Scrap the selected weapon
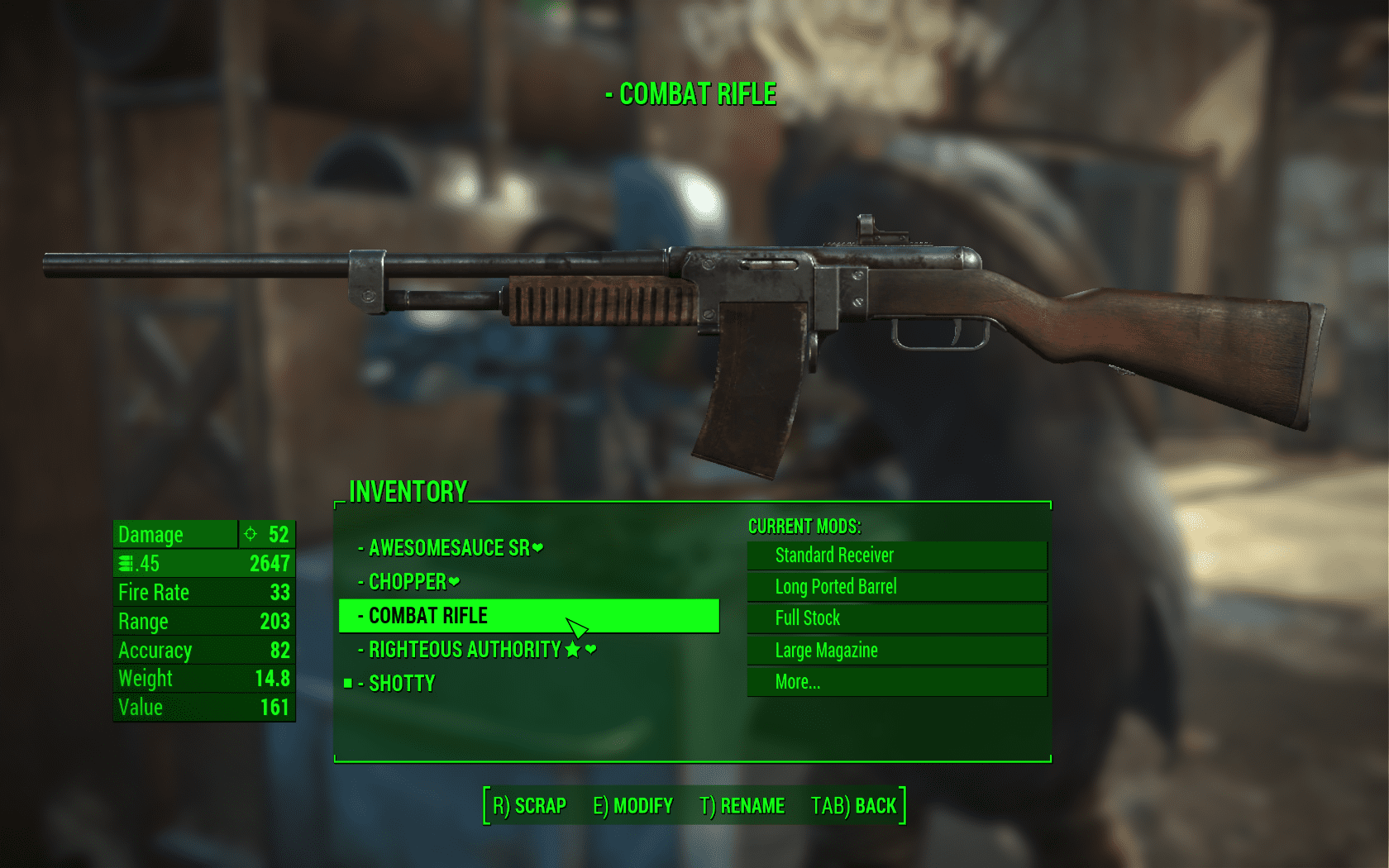 pyautogui.click(x=529, y=806)
